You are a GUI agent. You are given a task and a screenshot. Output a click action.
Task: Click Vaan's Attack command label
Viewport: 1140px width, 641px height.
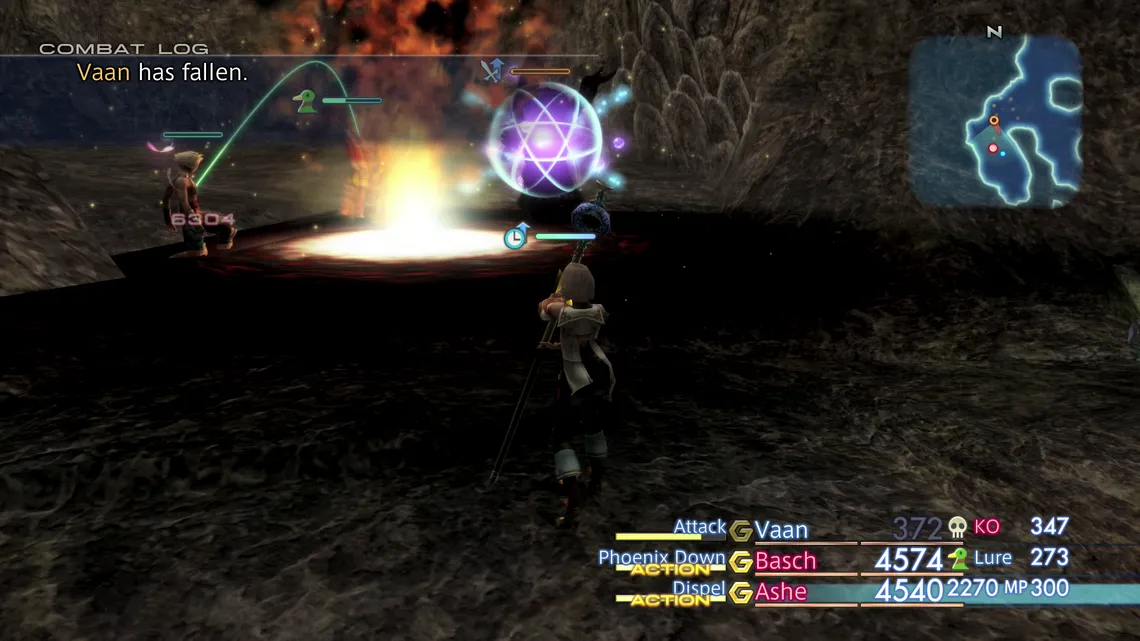[x=699, y=527]
